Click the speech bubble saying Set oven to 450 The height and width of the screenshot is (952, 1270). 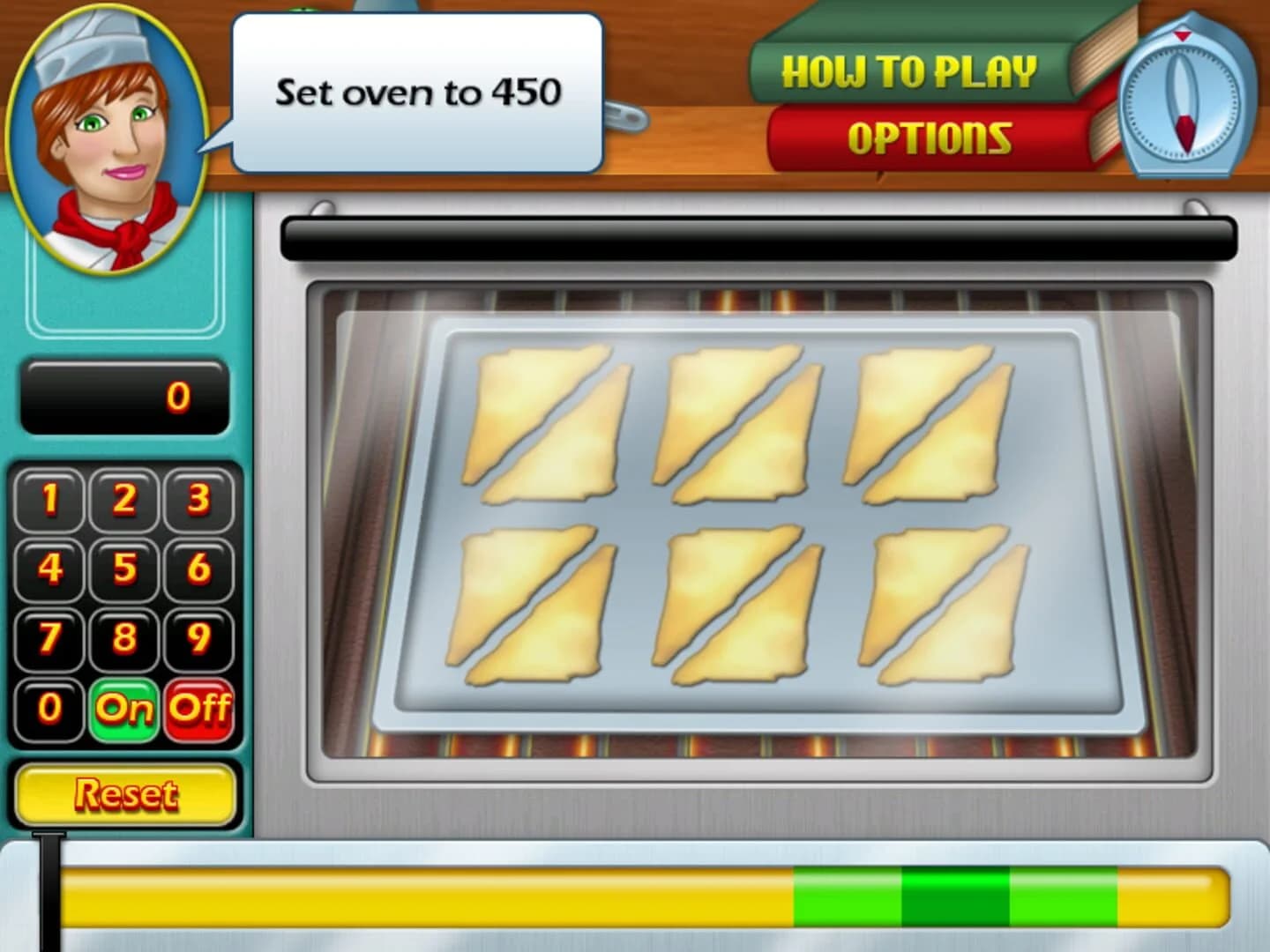(x=415, y=91)
